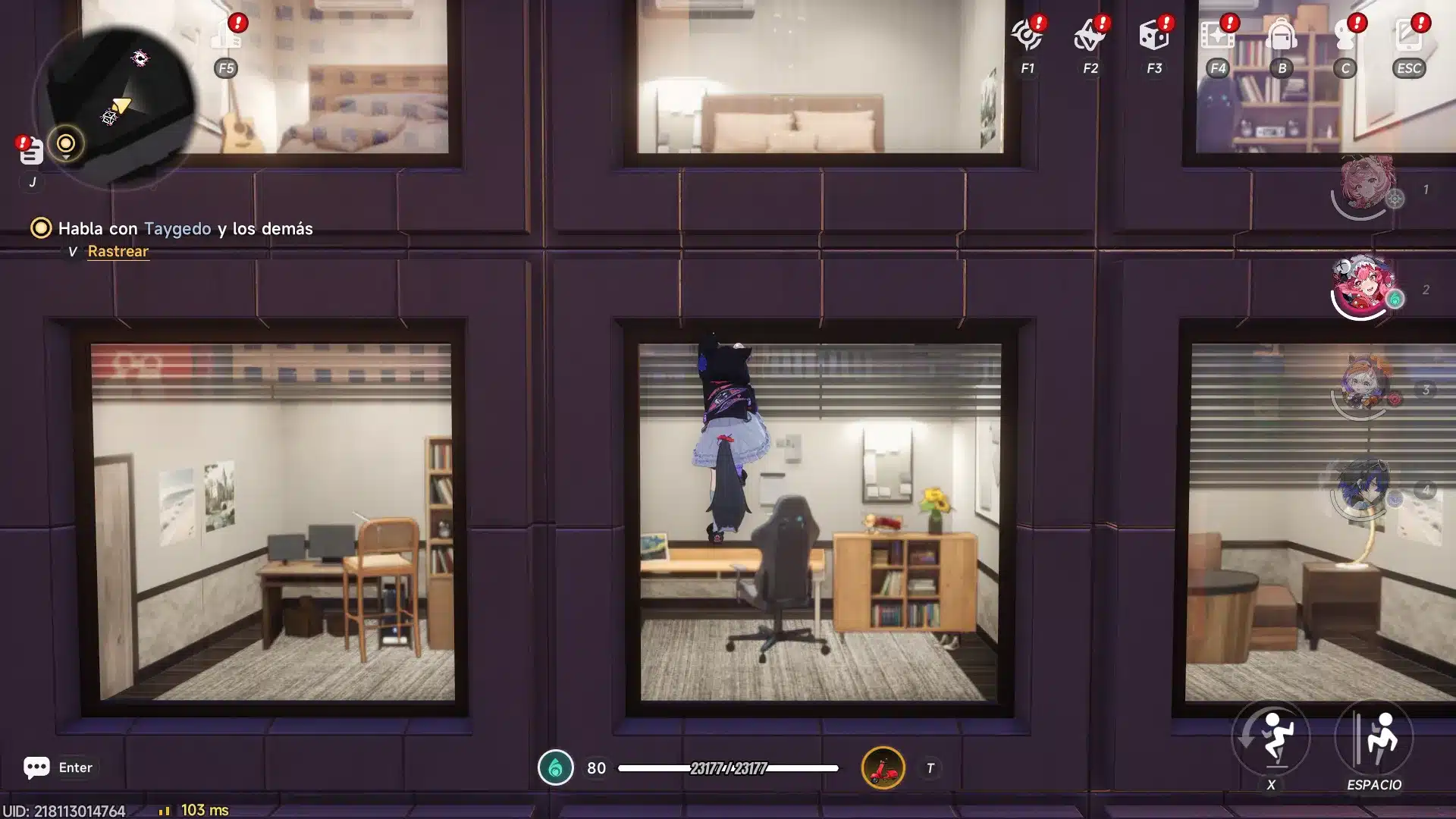Activate the climb jump button
1456x819 pixels.
(x=1374, y=738)
